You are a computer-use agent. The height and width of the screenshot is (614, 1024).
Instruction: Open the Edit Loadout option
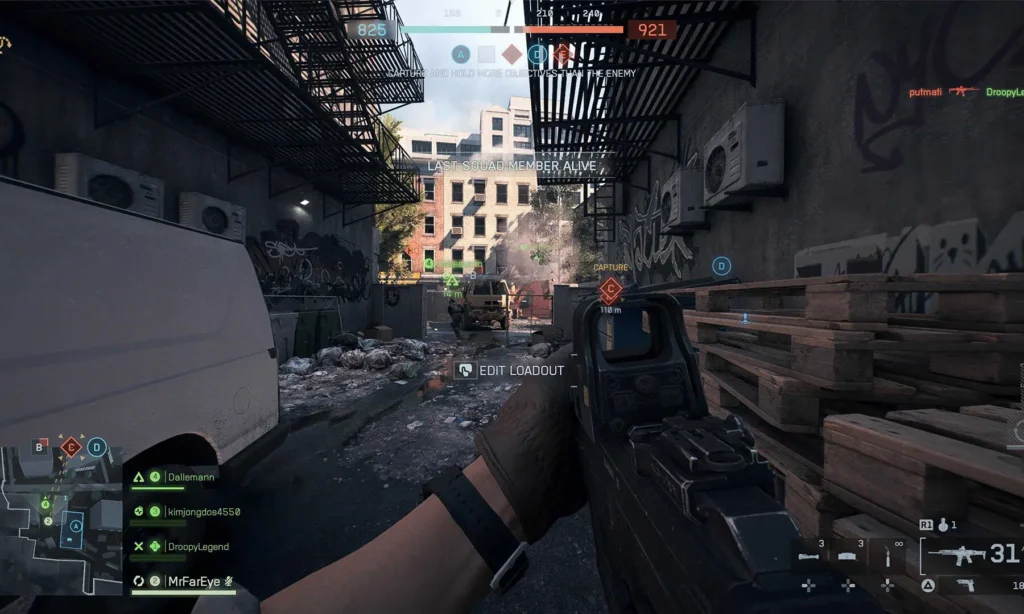pyautogui.click(x=510, y=370)
